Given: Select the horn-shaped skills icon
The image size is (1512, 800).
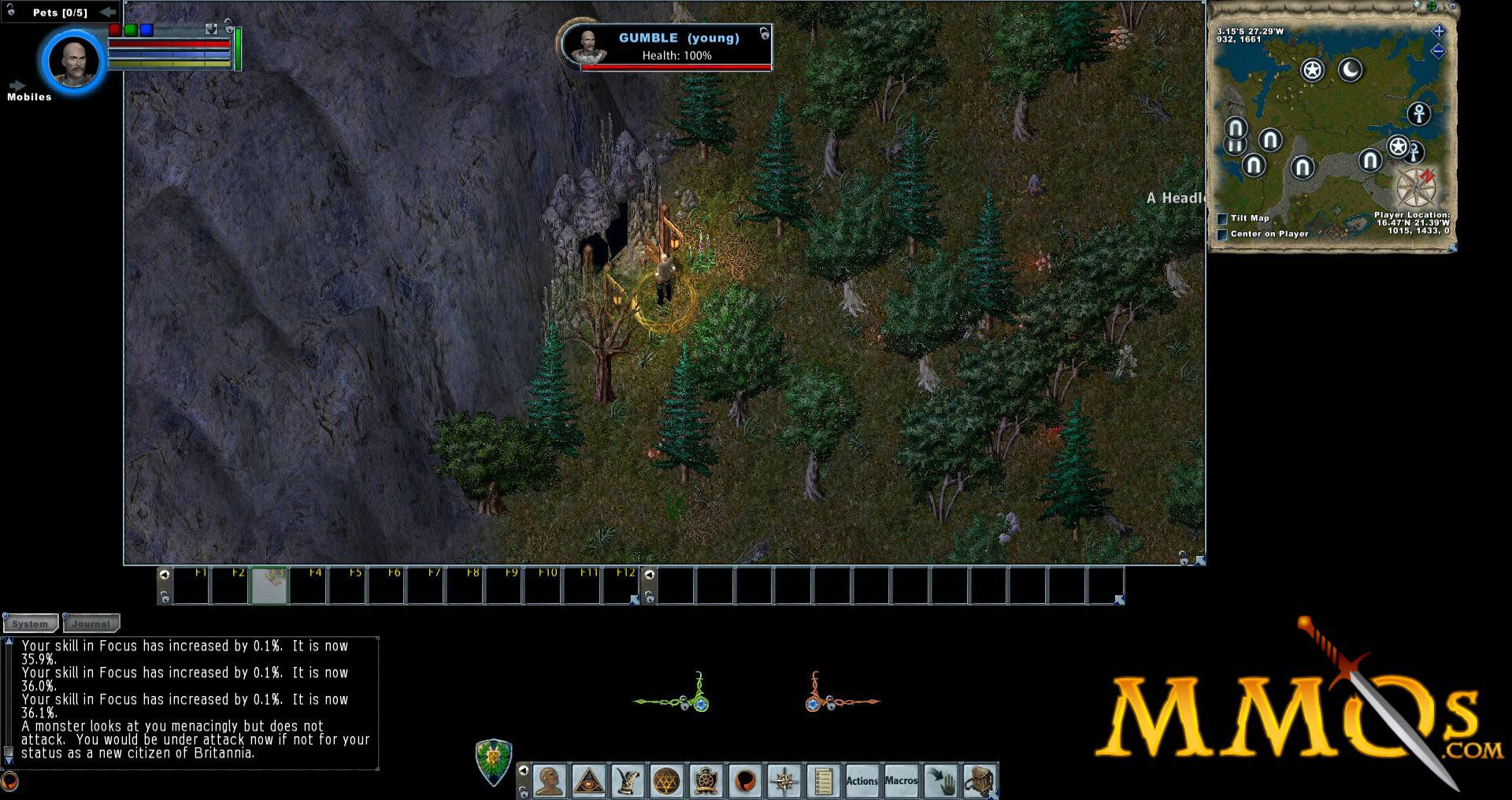Looking at the screenshot, I should click(x=626, y=781).
